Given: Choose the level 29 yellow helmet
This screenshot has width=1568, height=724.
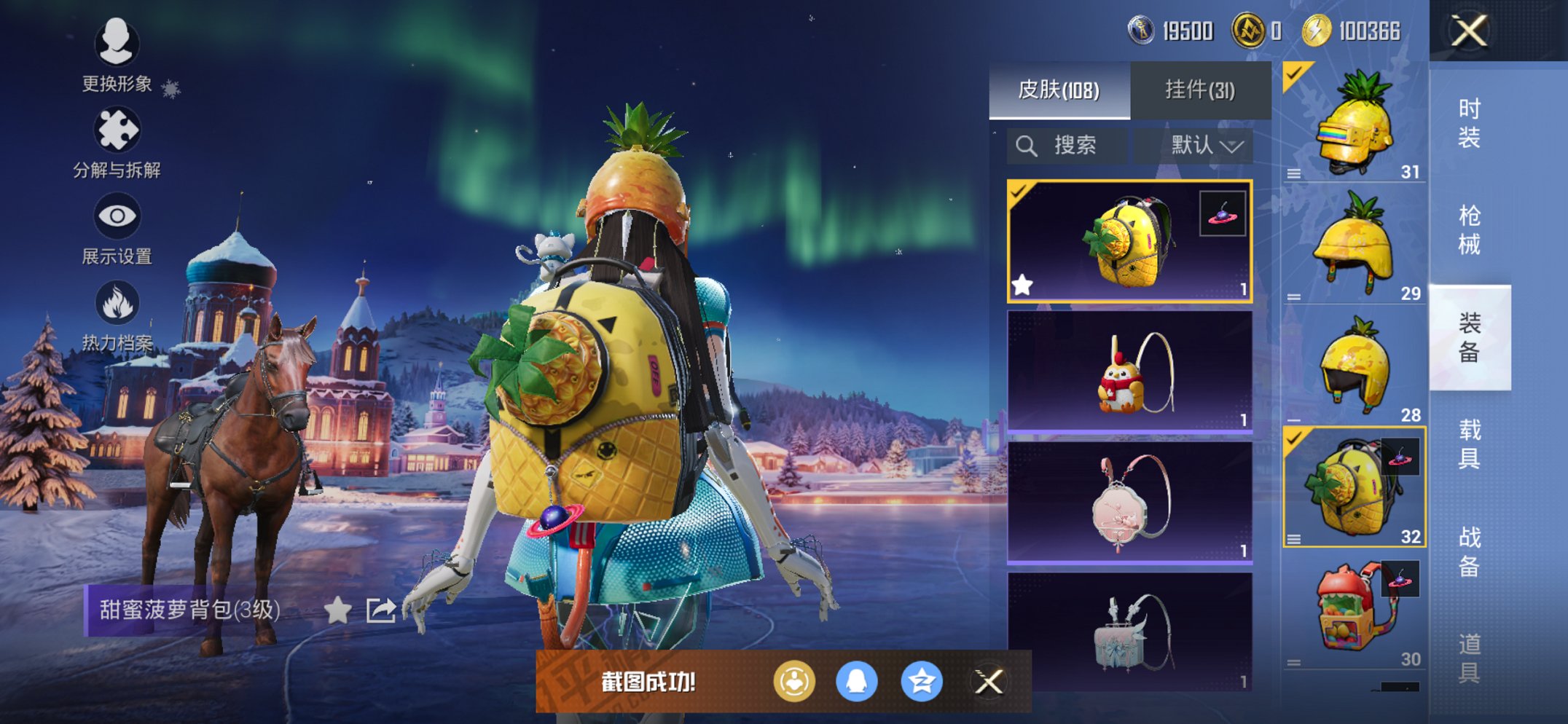Looking at the screenshot, I should tap(1354, 244).
